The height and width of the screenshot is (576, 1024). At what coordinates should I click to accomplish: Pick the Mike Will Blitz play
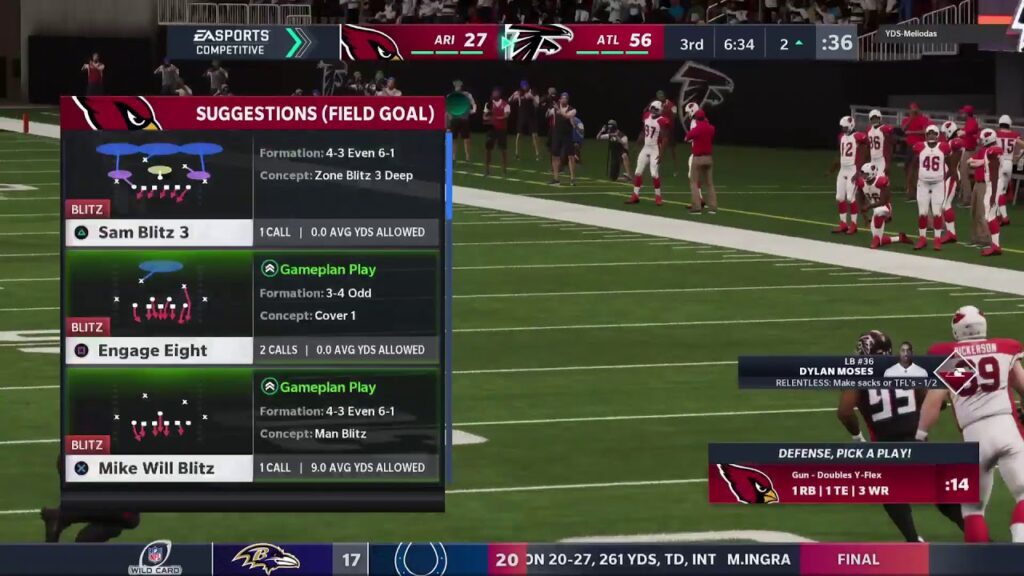[x=160, y=468]
